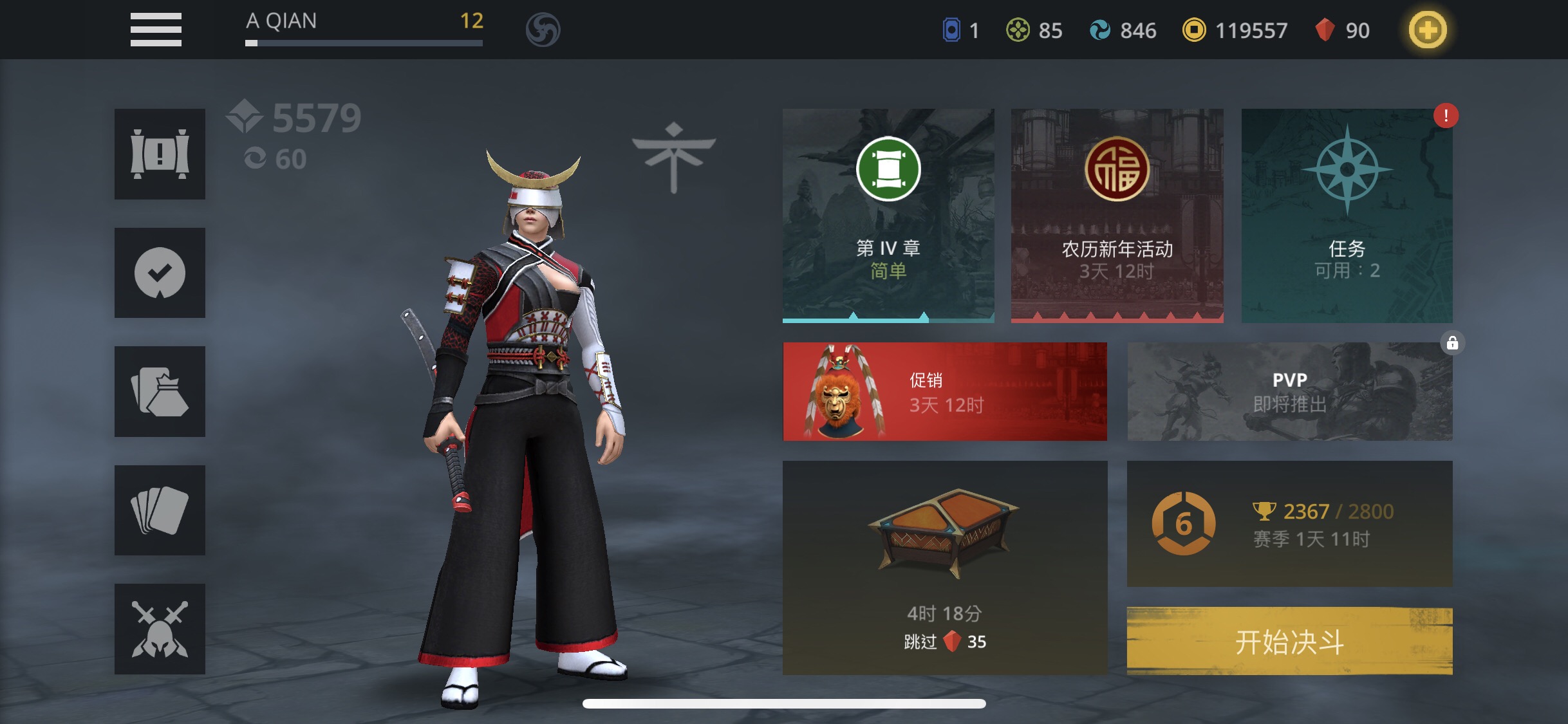1568x724 pixels.
Task: Select the duels crossed-swords icon
Action: point(159,628)
